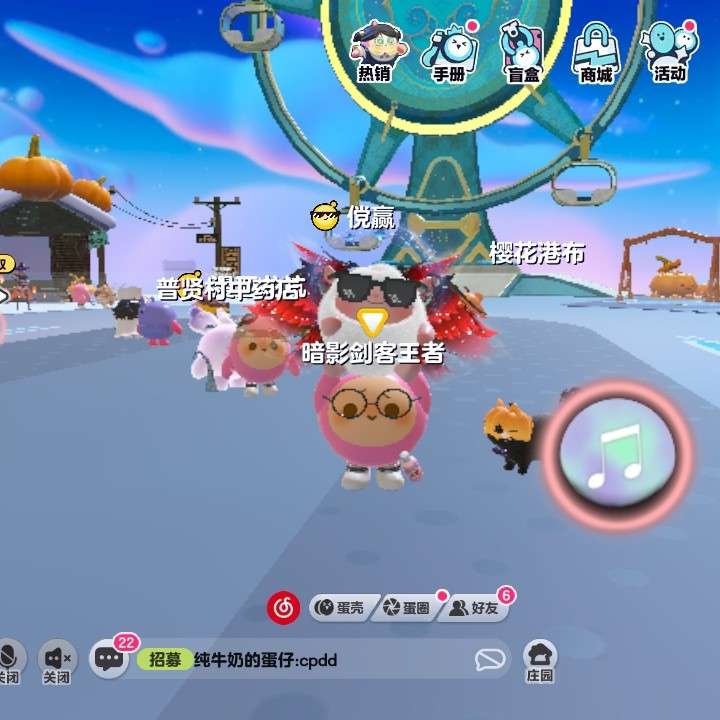Toggle the speaker 关闭 button
Screen dimensions: 720x720
pyautogui.click(x=57, y=659)
